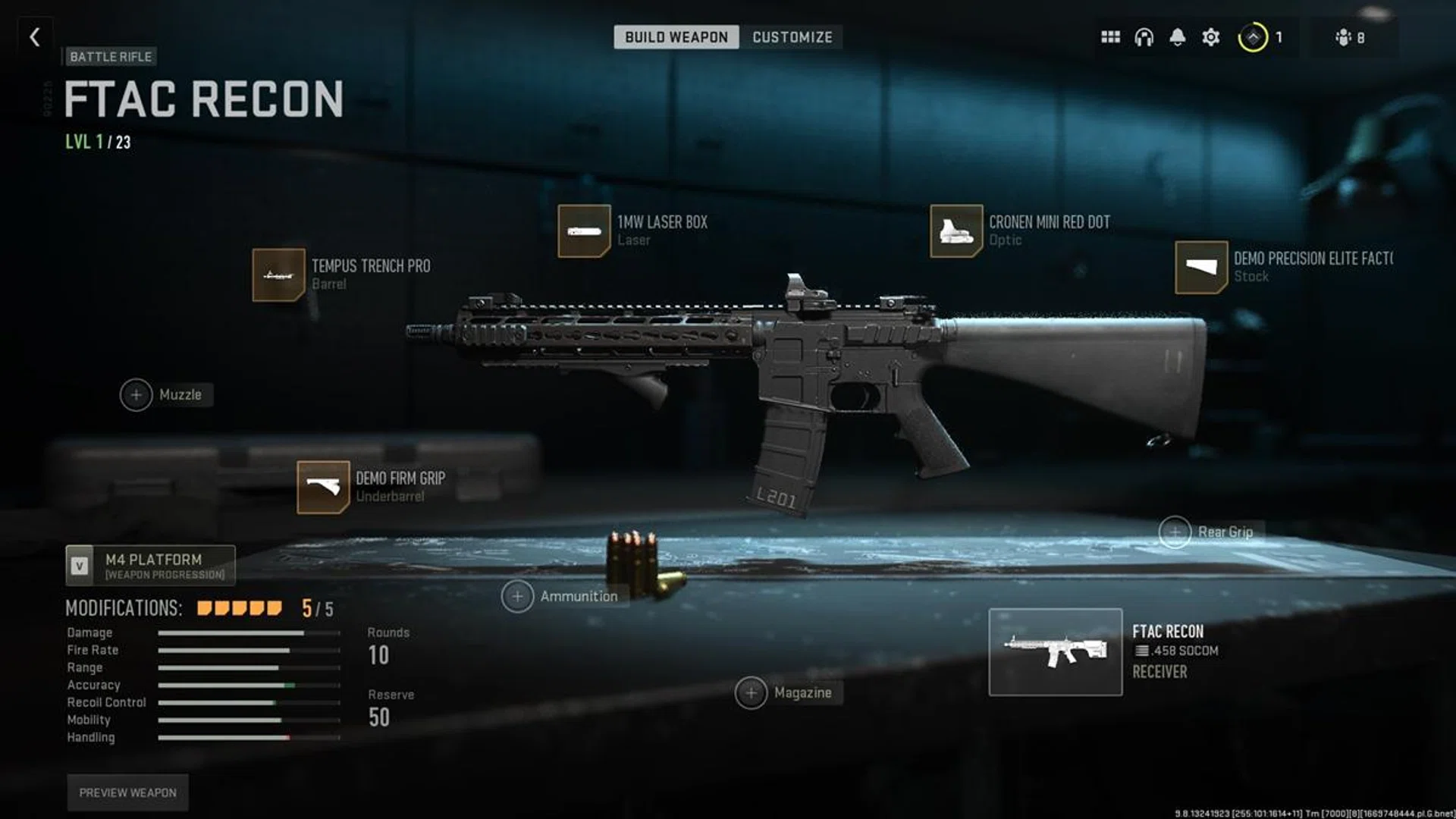Click the Preview Weapon button
Viewport: 1456px width, 819px height.
[x=127, y=792]
